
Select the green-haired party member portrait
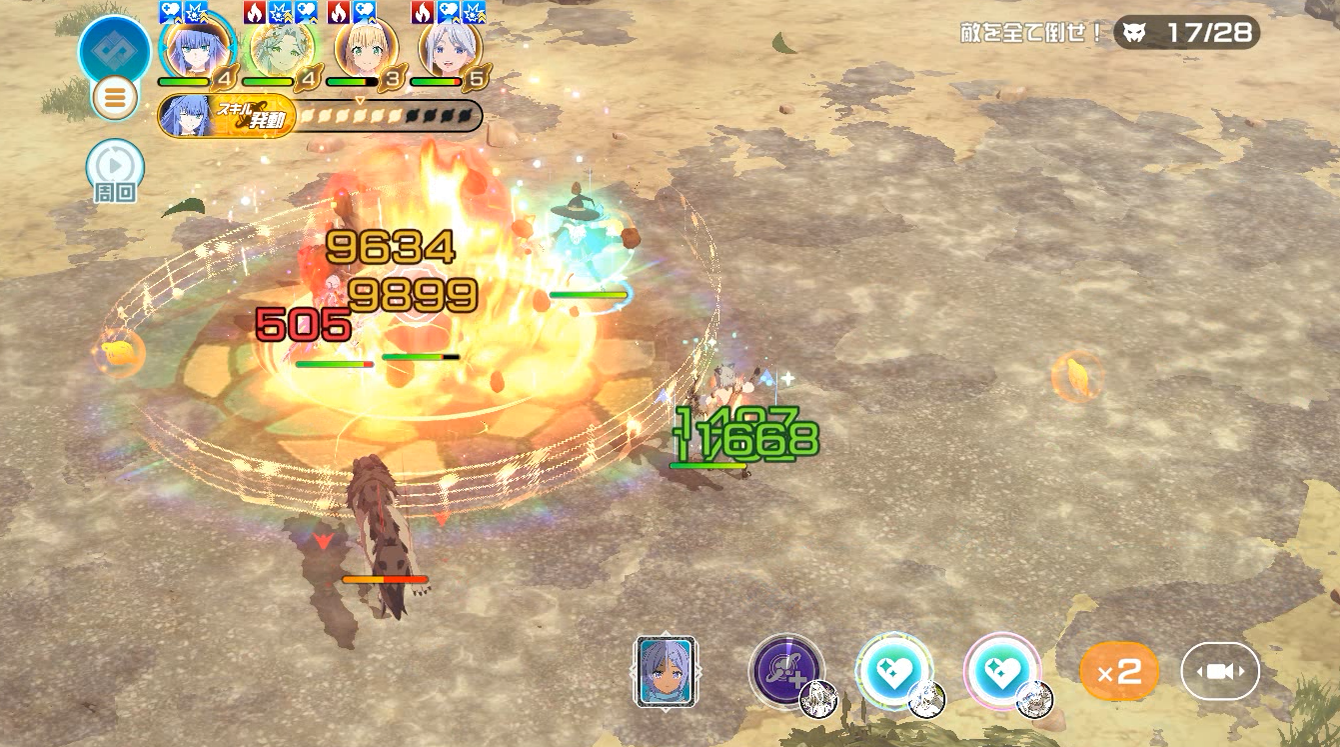pyautogui.click(x=281, y=48)
